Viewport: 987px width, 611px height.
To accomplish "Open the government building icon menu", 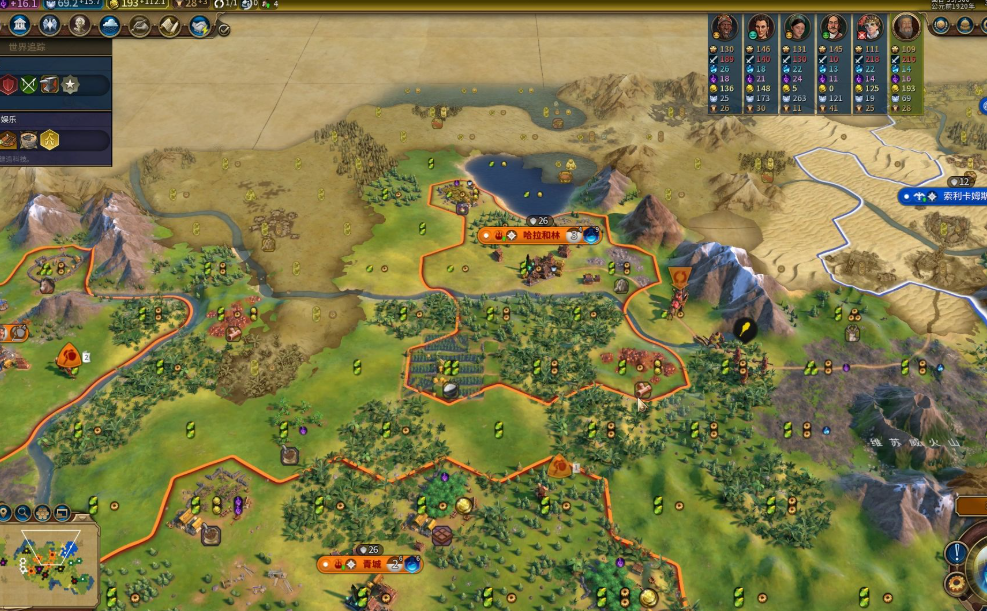I will point(18,26).
